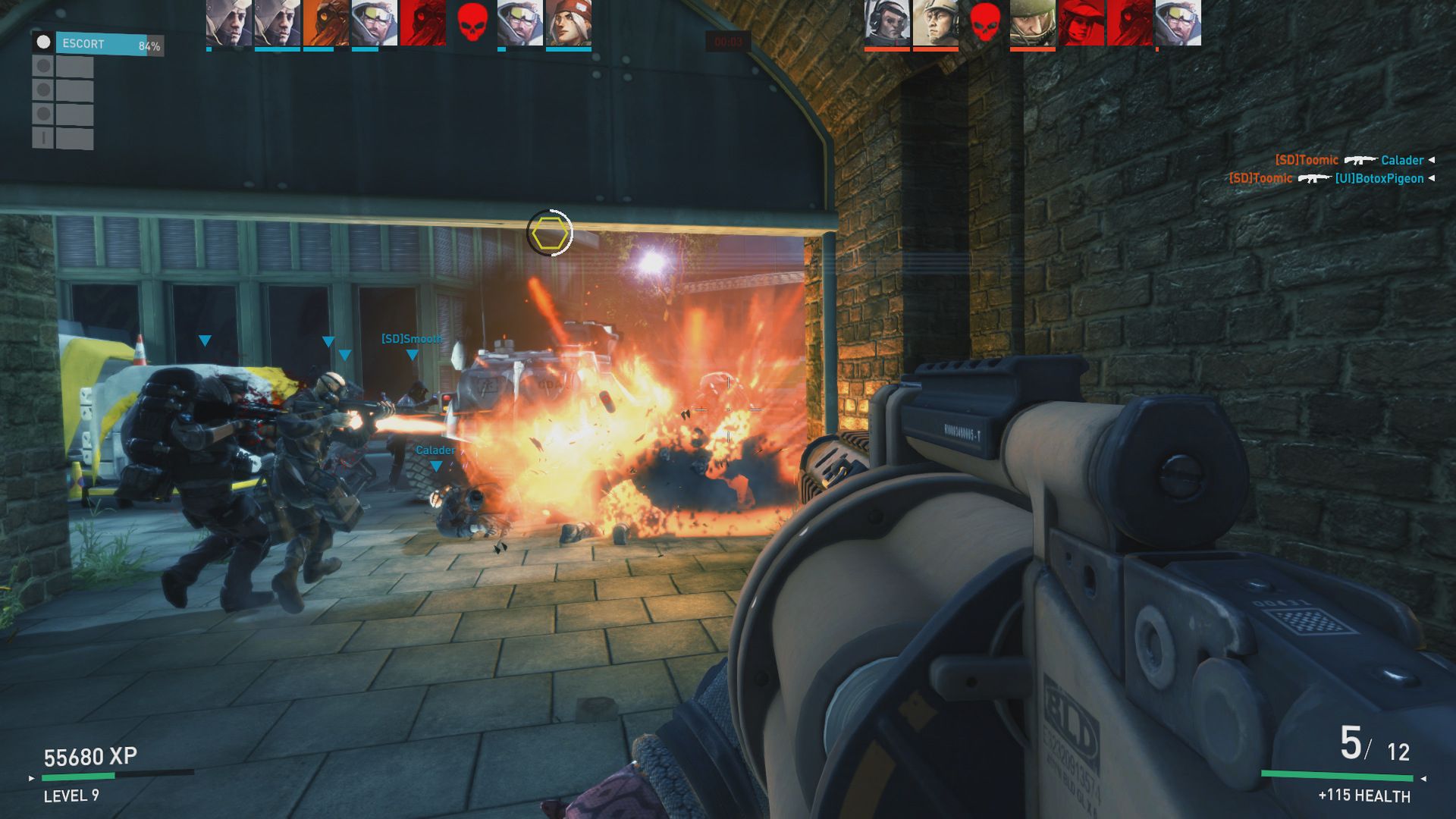Pick the headset-wearing enemy mercenary portrait
This screenshot has width=1456, height=819.
click(886, 24)
